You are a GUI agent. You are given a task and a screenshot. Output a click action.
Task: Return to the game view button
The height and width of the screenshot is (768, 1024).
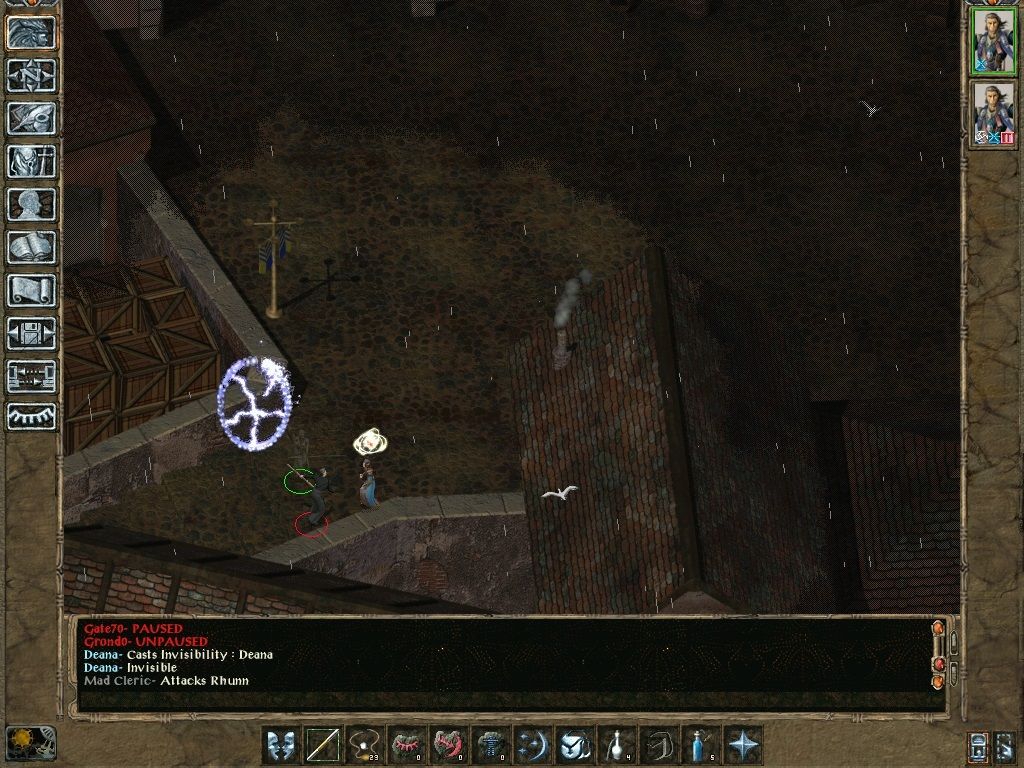(x=31, y=33)
